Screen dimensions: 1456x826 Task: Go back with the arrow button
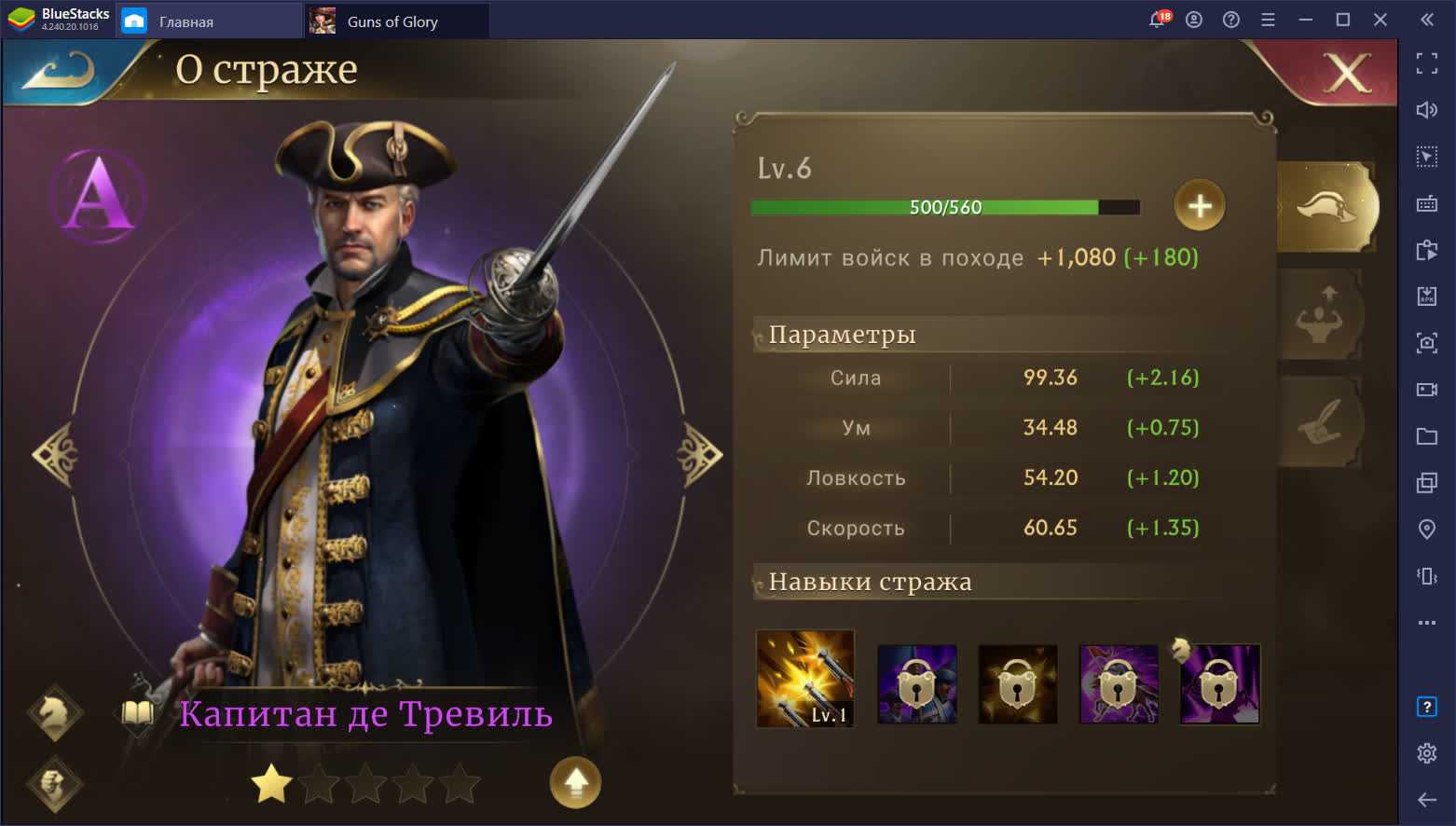point(58,71)
